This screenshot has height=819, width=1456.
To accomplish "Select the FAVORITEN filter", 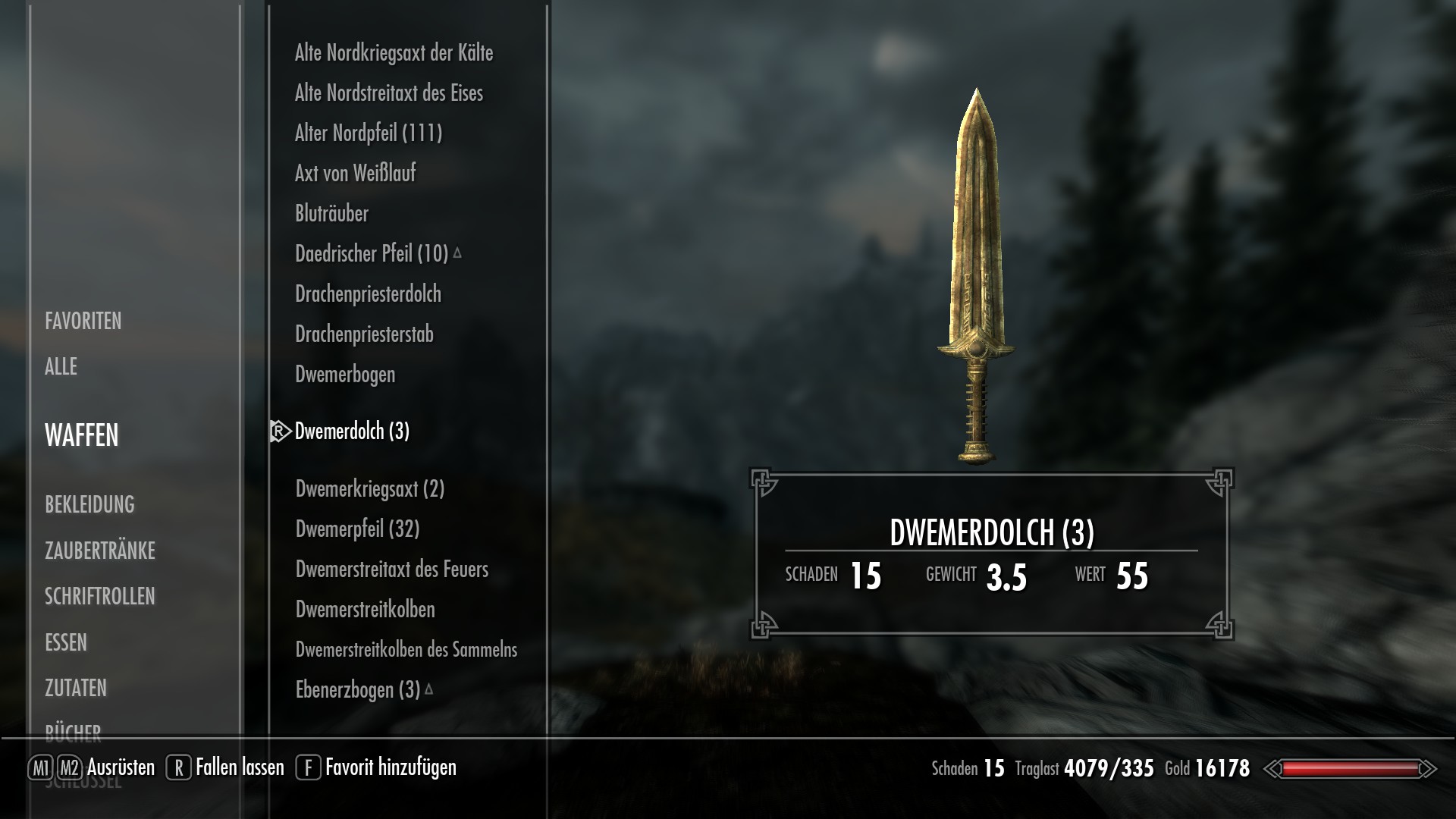I will pos(83,322).
